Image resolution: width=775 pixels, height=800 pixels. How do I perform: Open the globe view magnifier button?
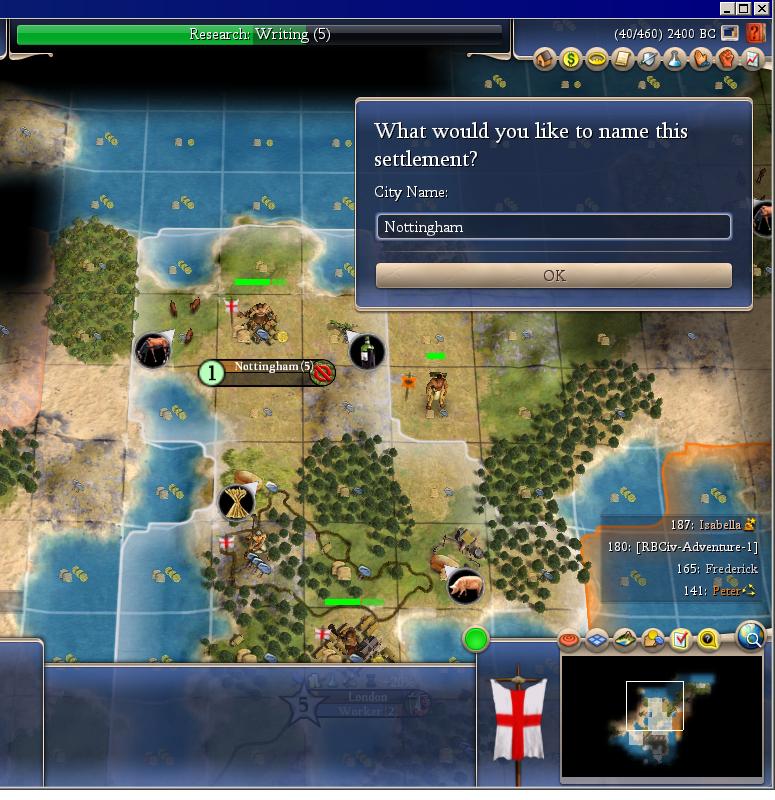point(751,634)
